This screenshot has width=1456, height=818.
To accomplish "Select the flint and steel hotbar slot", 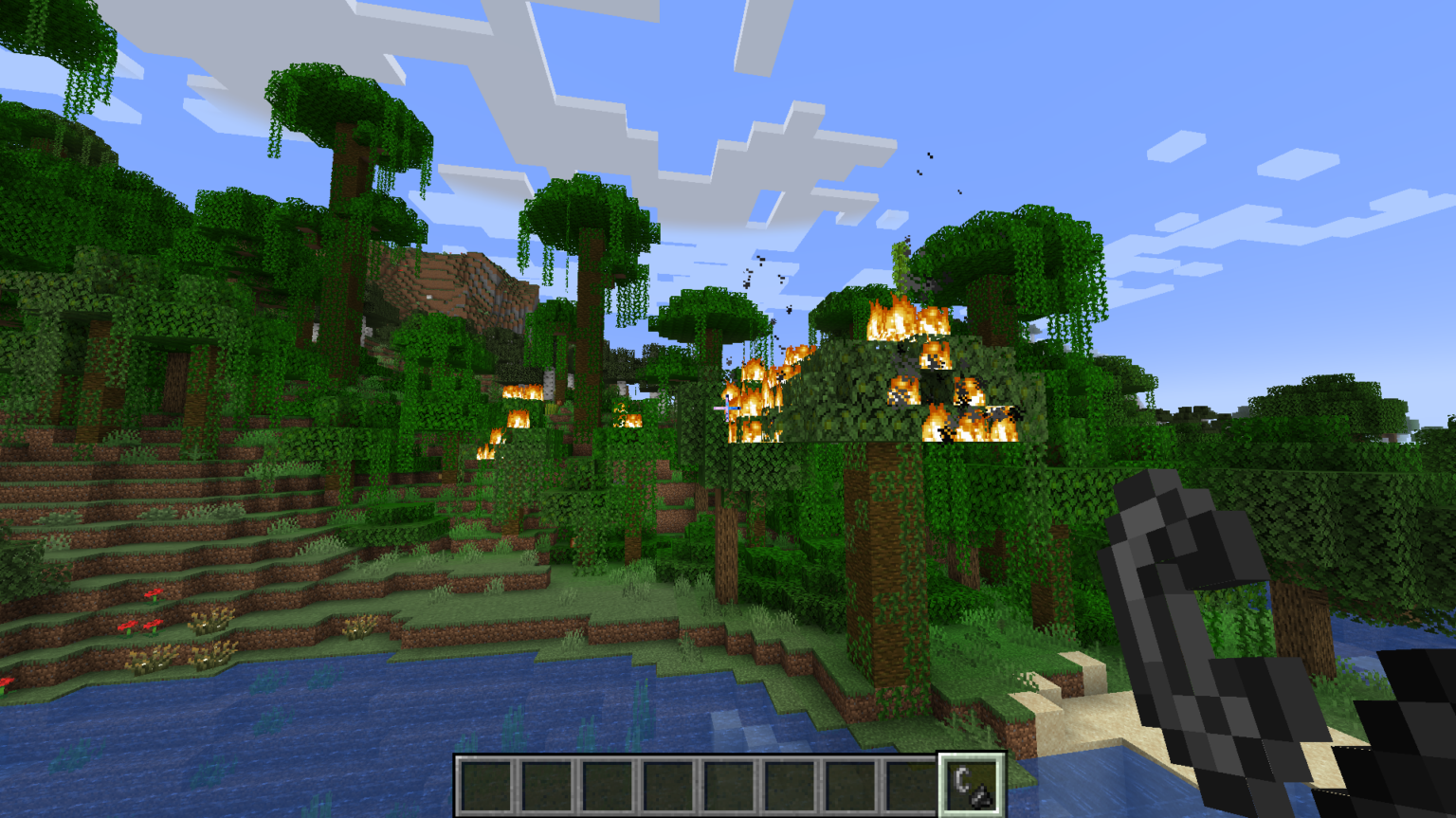I will click(x=972, y=785).
